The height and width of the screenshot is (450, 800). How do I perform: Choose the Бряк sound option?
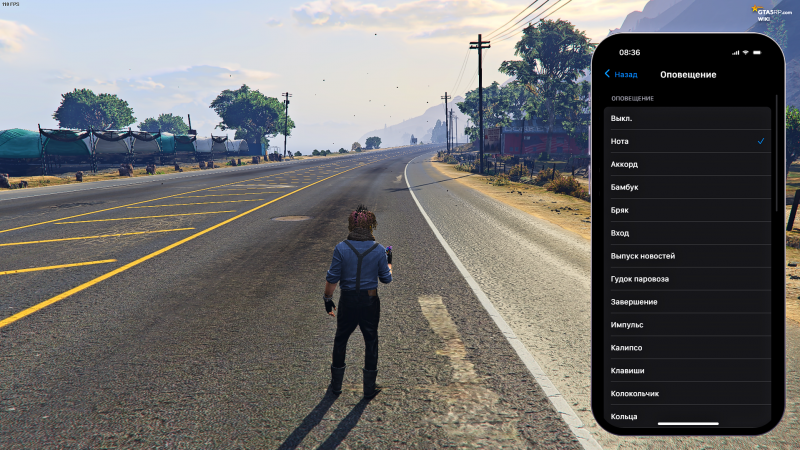tap(690, 210)
